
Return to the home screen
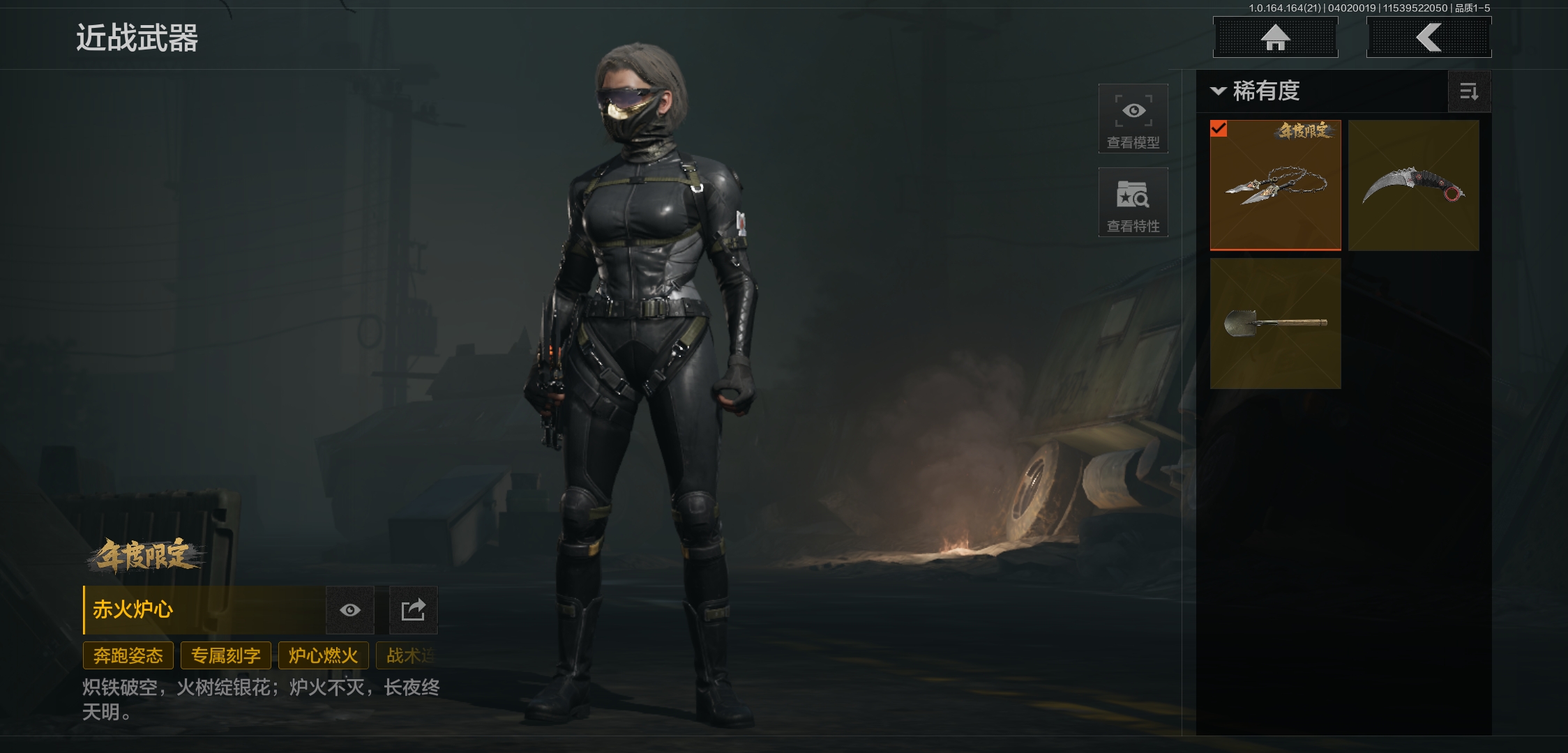pyautogui.click(x=1275, y=37)
